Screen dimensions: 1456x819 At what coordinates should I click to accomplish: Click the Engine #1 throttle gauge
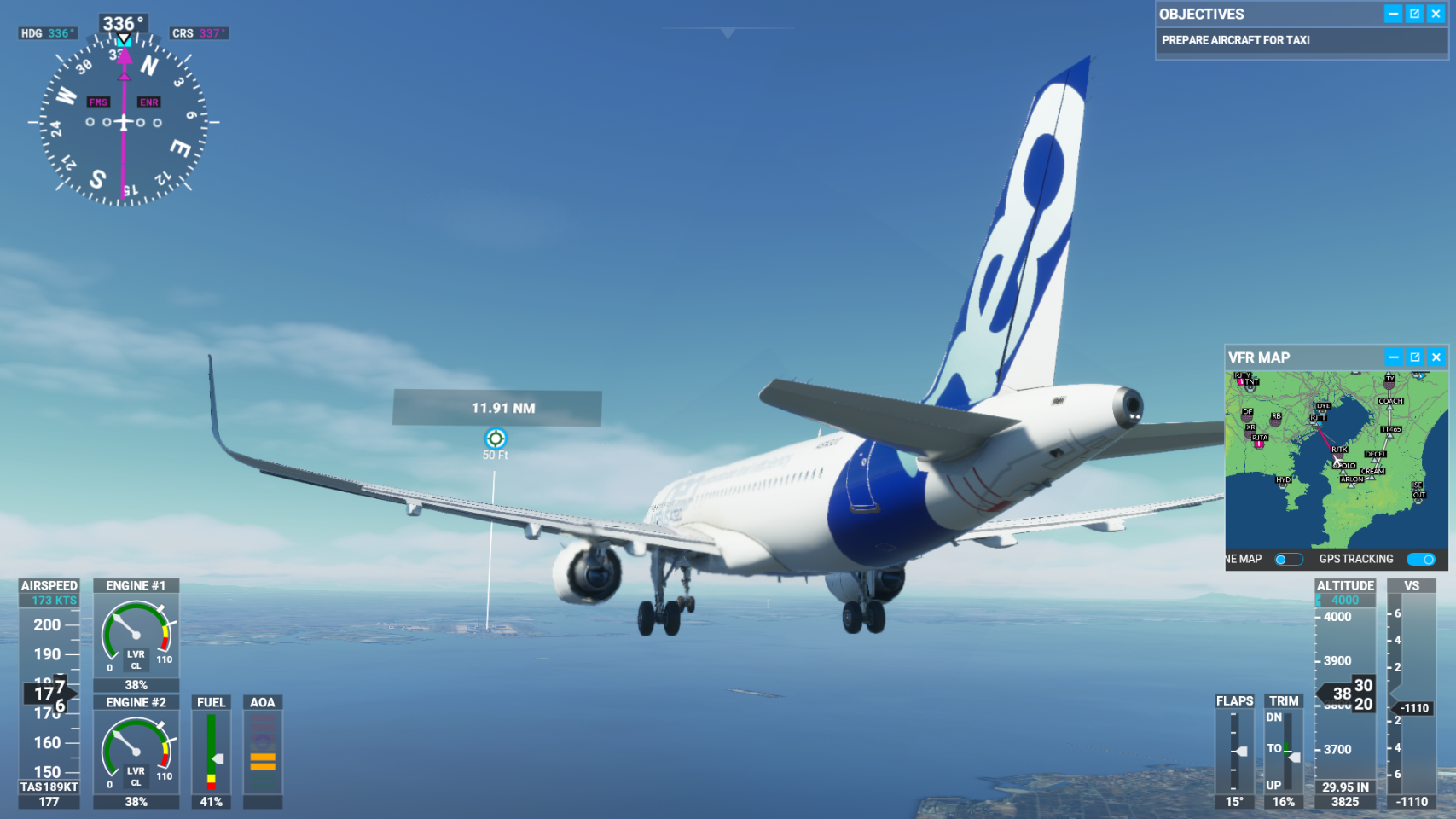(136, 636)
